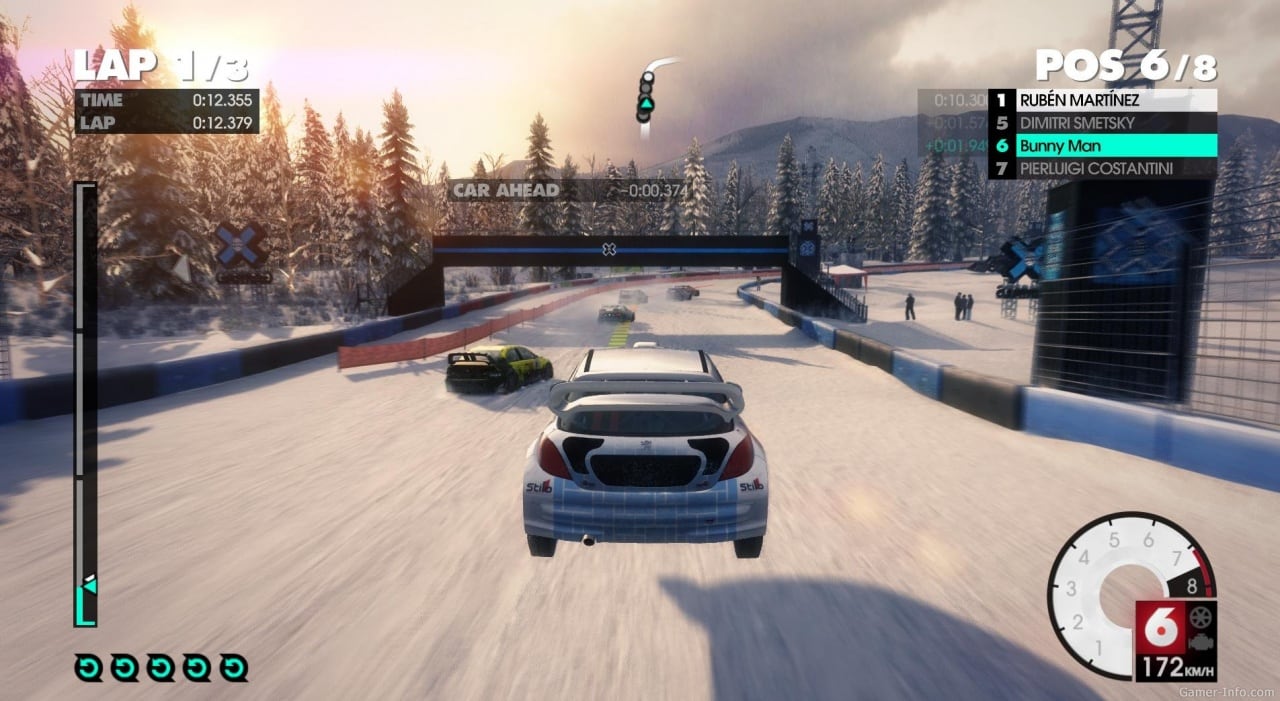This screenshot has height=701, width=1280.
Task: Click the wheel damage icon by the speedometer
Action: (1199, 616)
